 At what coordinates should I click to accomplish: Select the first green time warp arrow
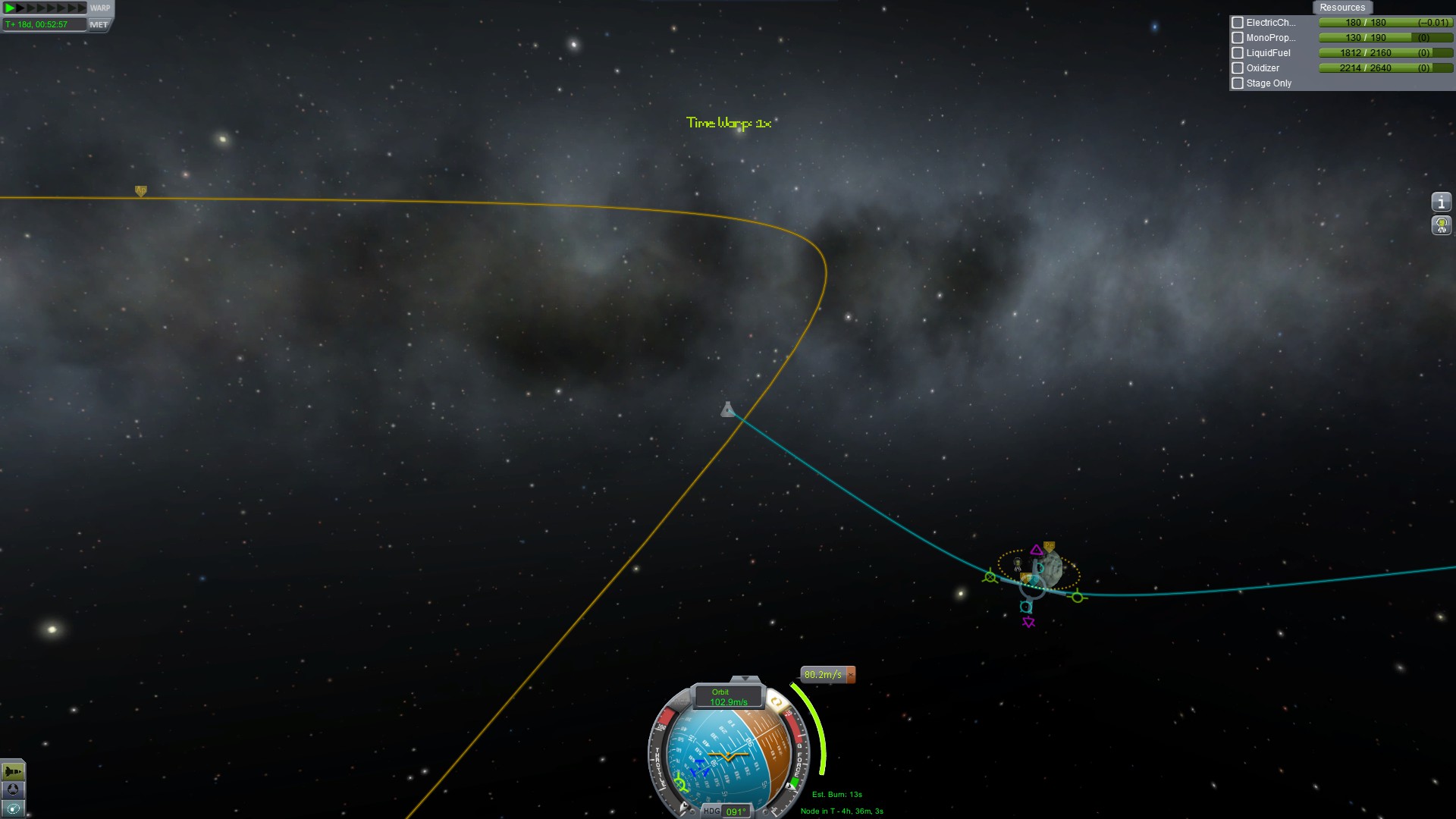(x=10, y=8)
